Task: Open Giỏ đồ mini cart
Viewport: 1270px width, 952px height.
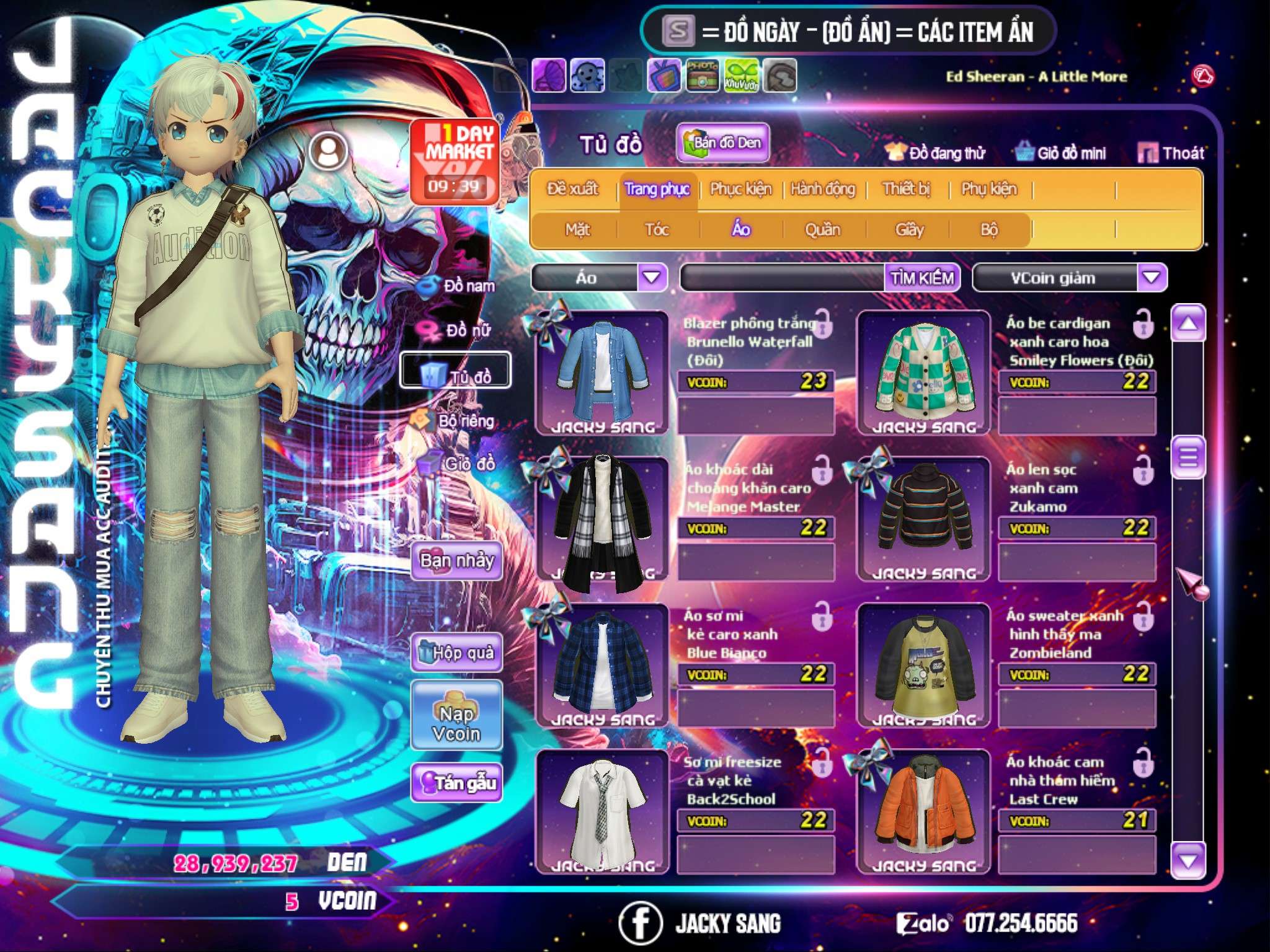Action: point(1061,152)
